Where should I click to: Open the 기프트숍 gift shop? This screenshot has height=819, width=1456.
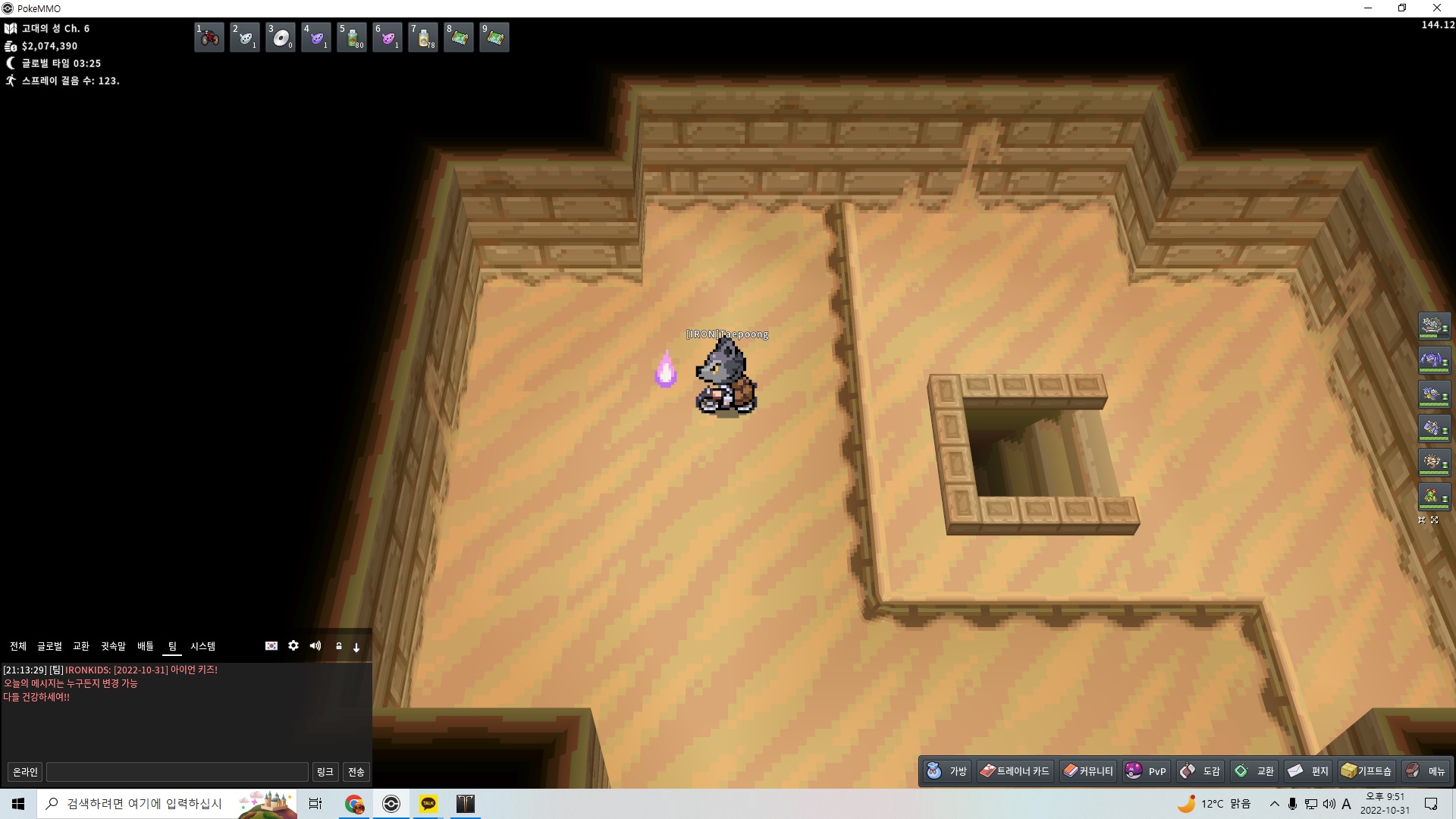click(x=1367, y=771)
